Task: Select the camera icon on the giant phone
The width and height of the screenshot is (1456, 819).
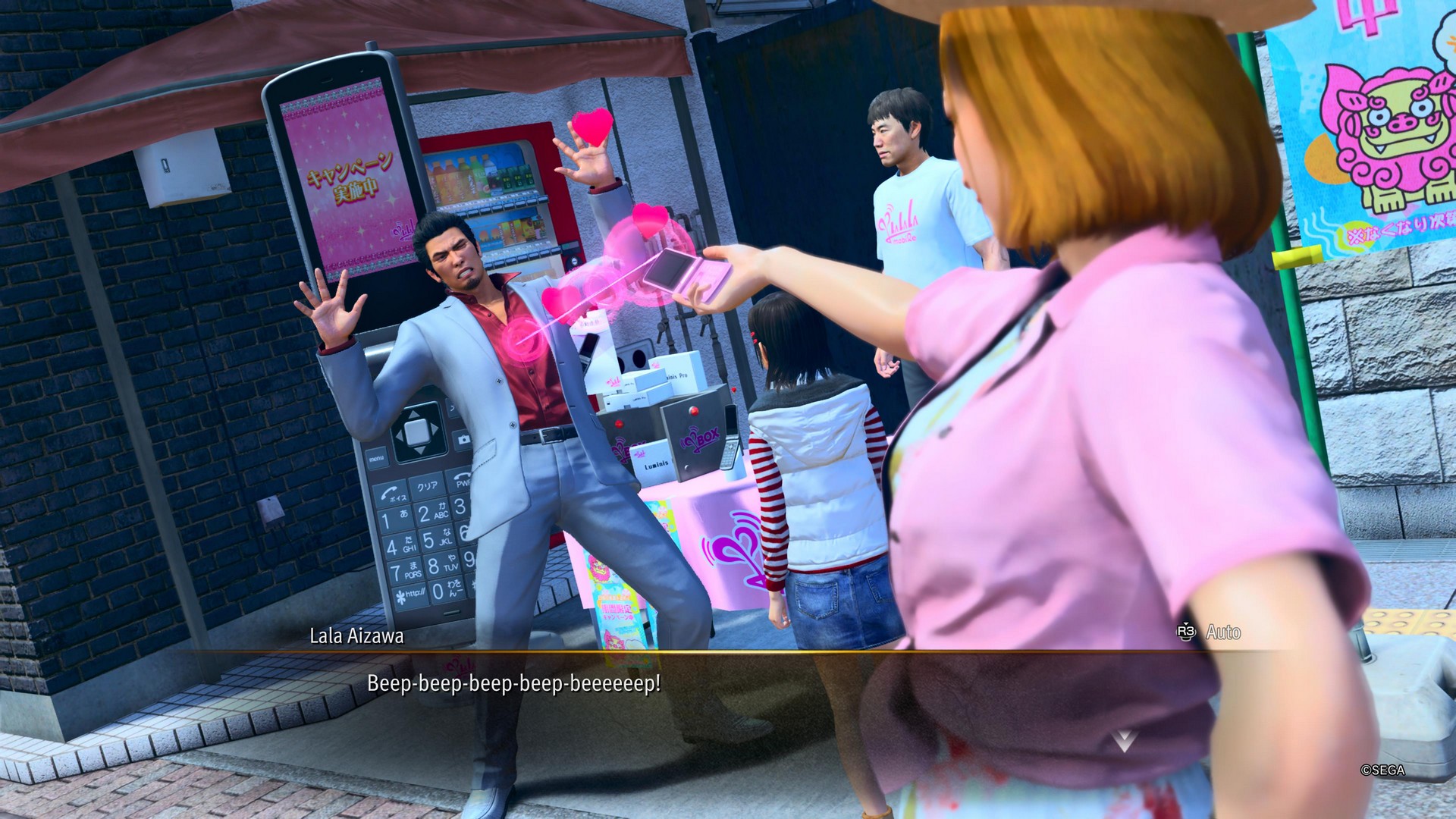Action: click(463, 438)
